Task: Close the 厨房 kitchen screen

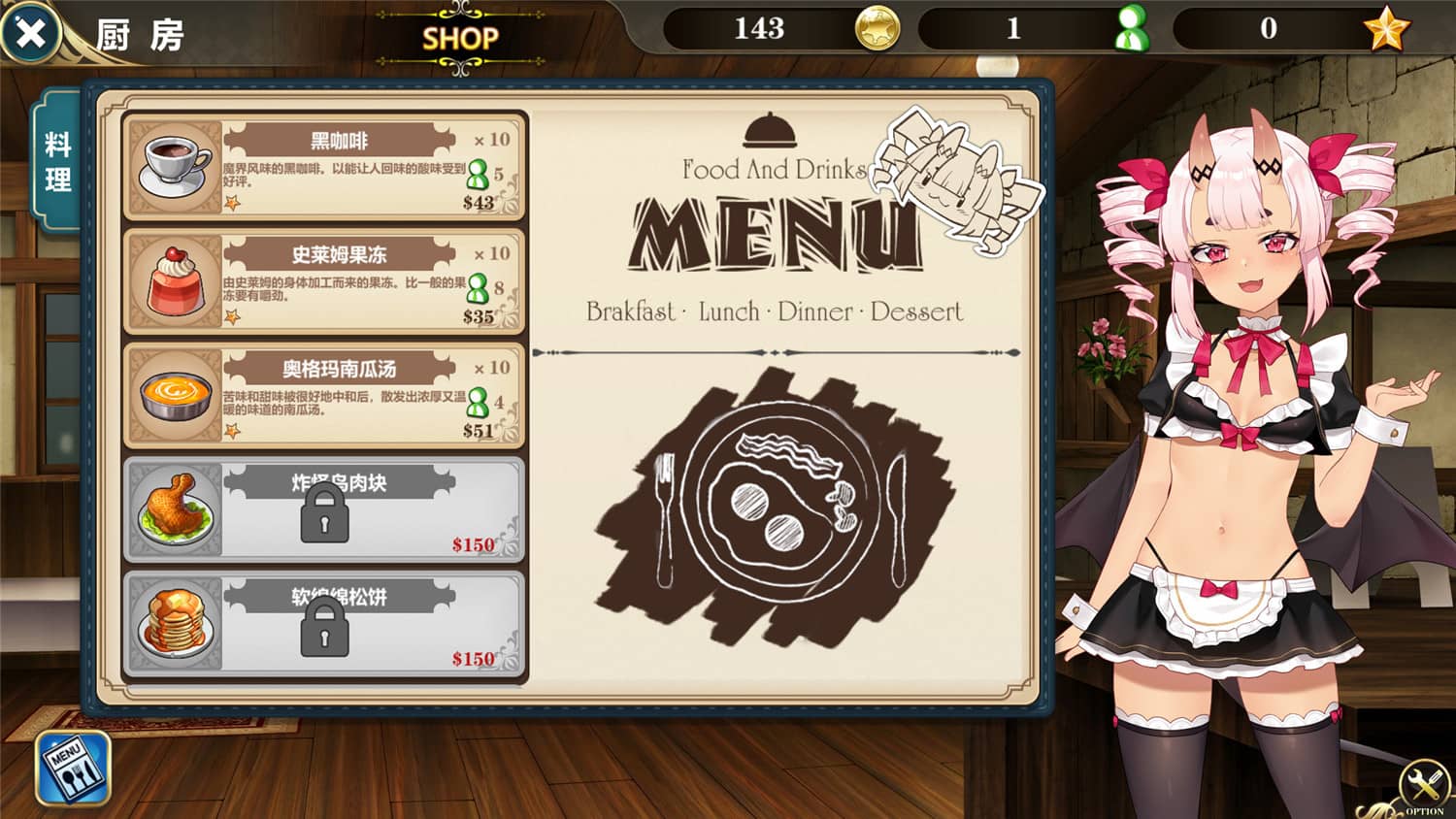Action: tap(30, 34)
